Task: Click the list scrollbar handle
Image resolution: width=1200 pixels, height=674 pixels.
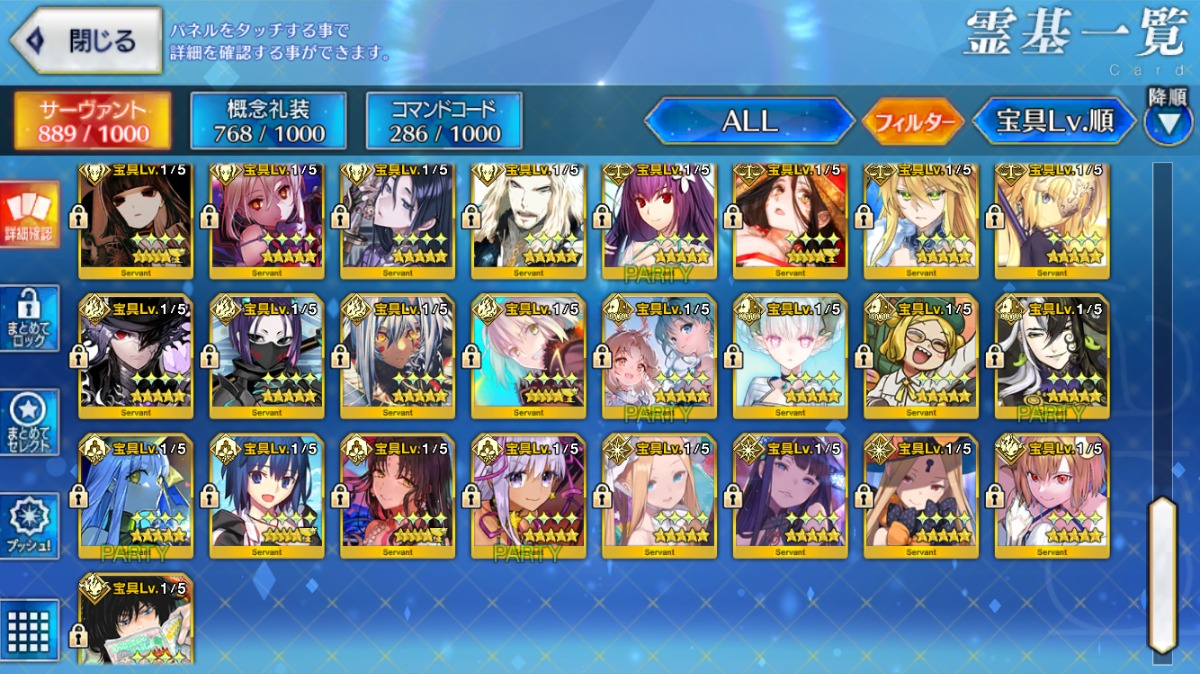Action: click(1162, 575)
